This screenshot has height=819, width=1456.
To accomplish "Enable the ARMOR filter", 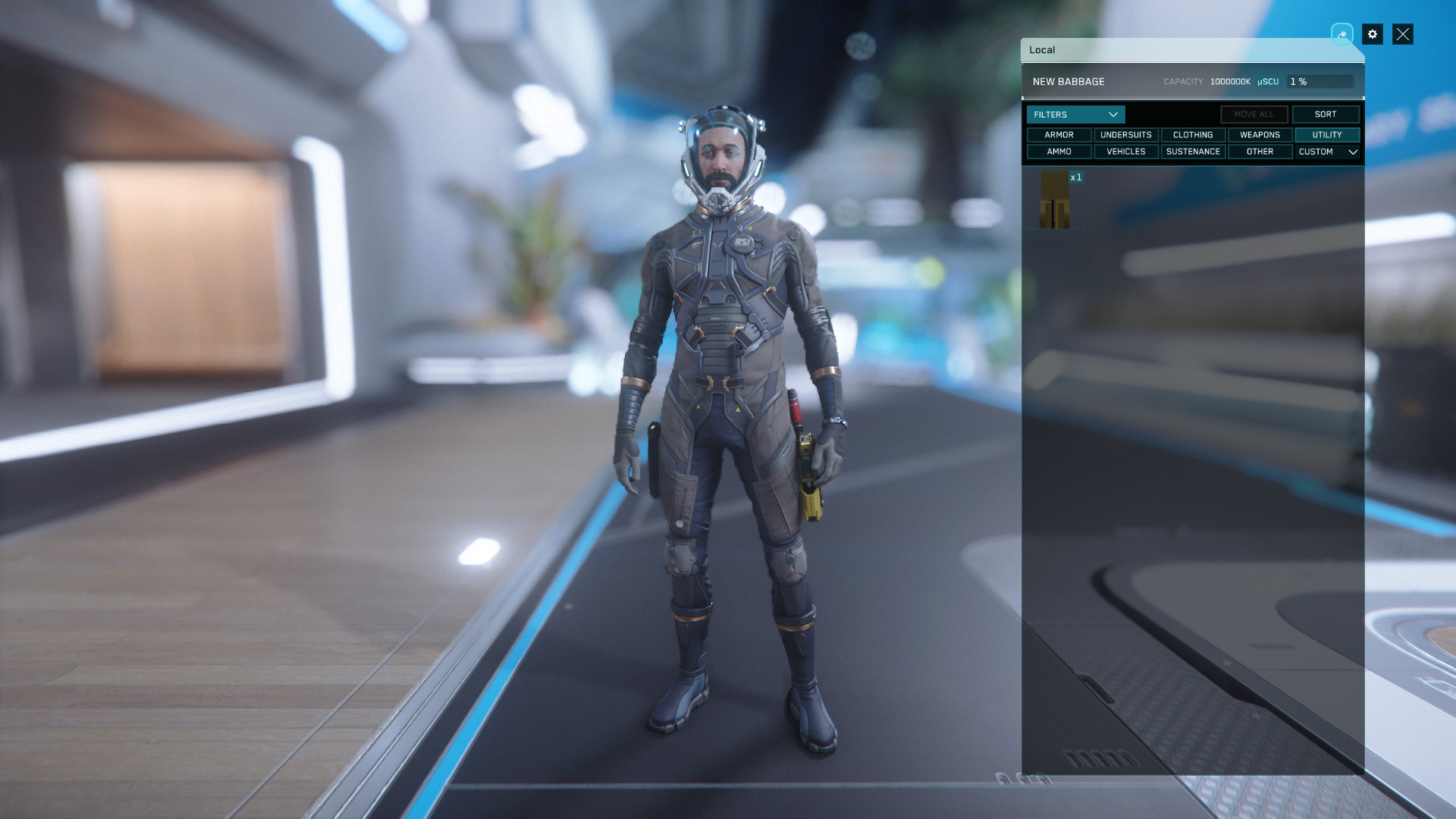I will coord(1059,135).
